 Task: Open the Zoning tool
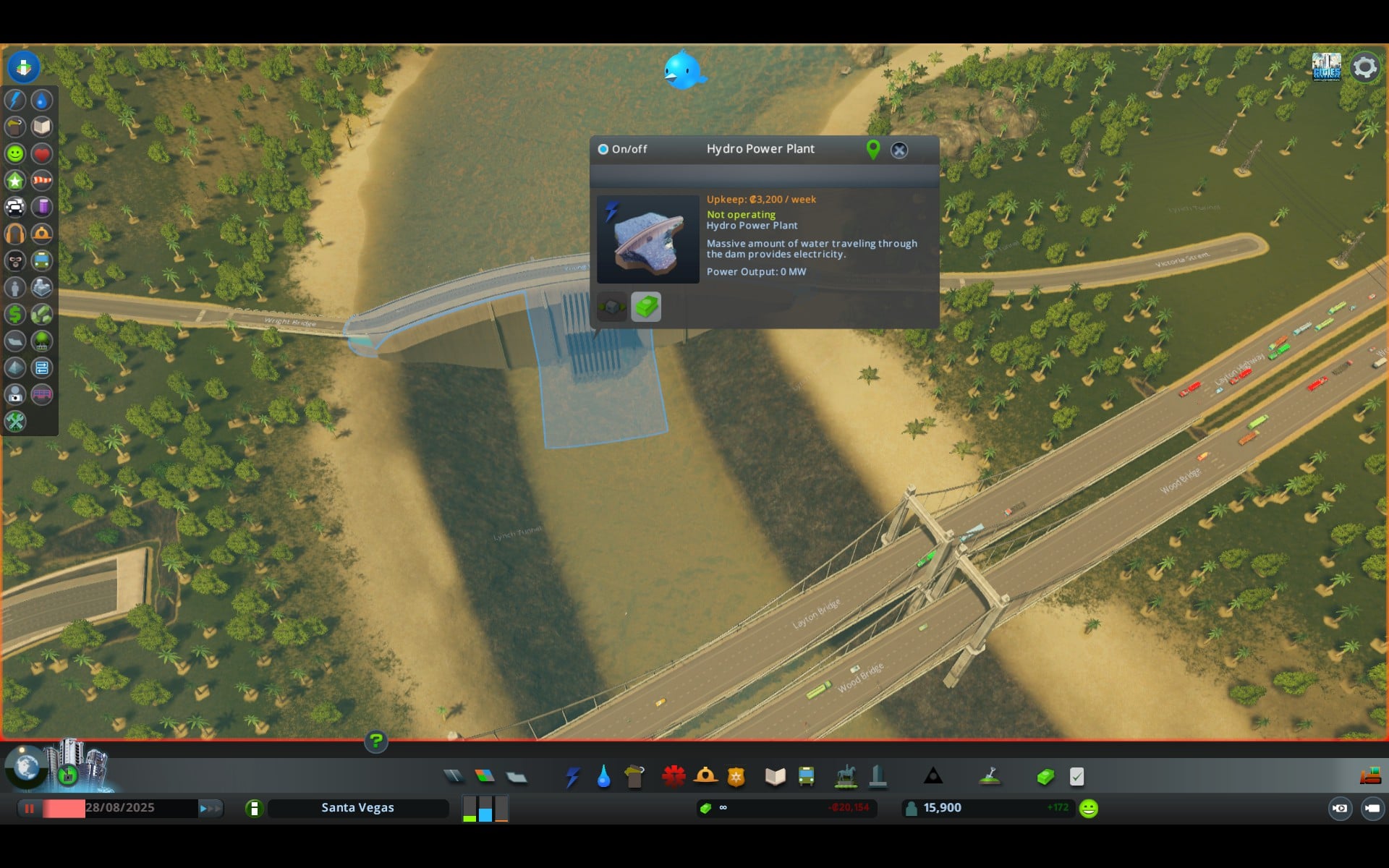click(x=485, y=776)
